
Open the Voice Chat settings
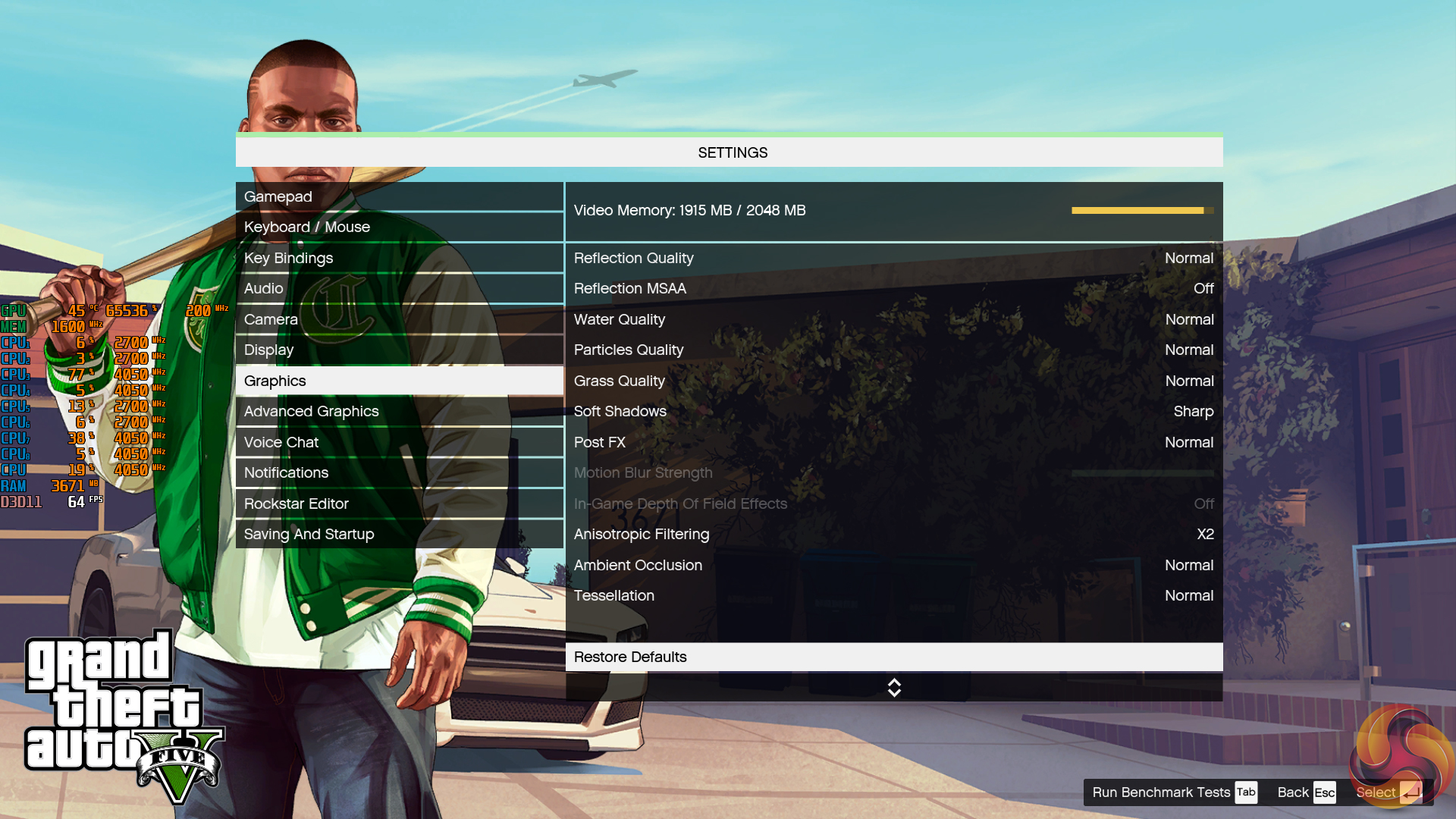[399, 442]
